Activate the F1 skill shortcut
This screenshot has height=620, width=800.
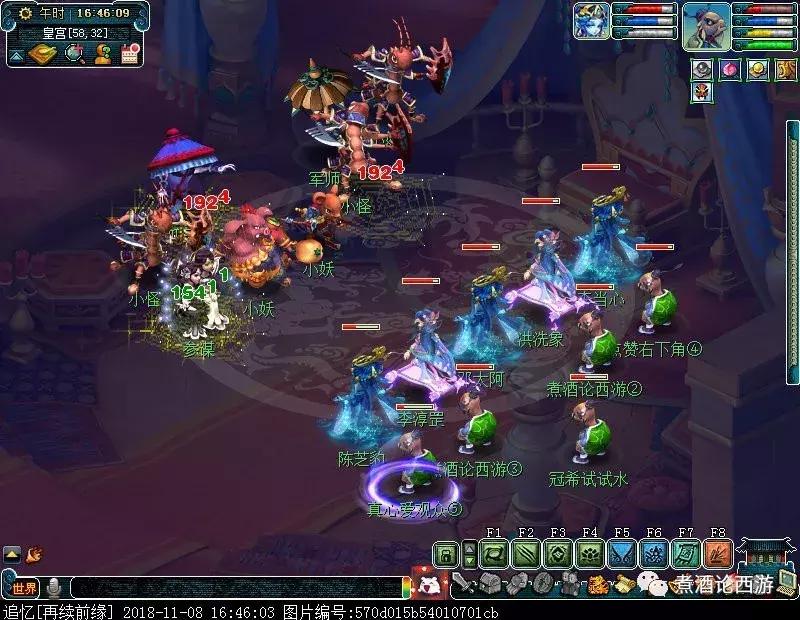[494, 554]
